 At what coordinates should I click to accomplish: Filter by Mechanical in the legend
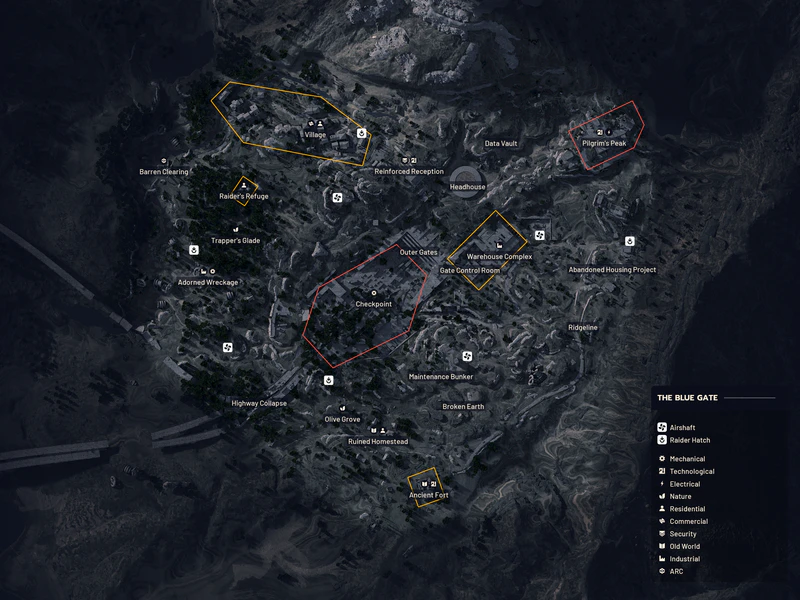tap(686, 459)
